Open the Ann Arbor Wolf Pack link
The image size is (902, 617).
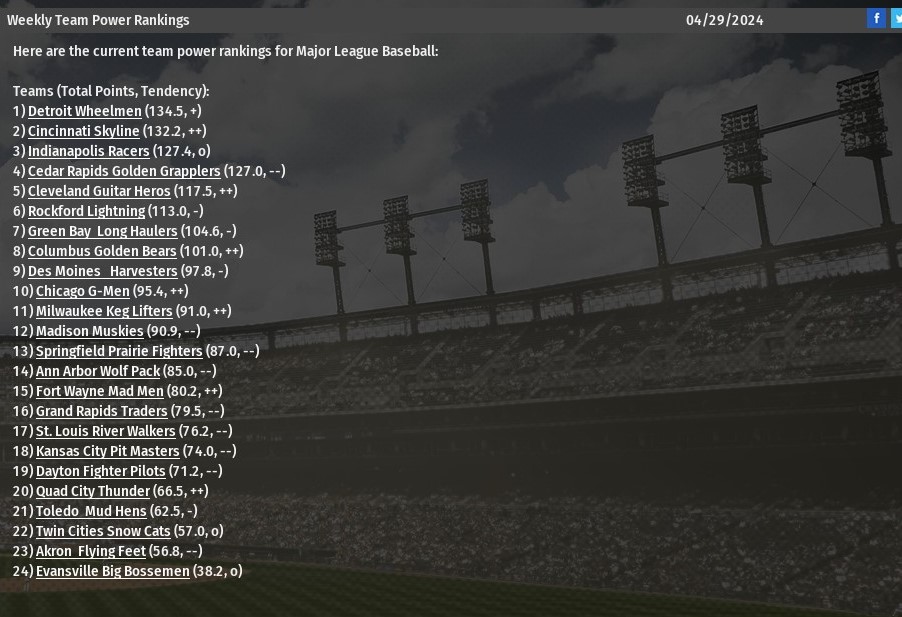(x=98, y=371)
